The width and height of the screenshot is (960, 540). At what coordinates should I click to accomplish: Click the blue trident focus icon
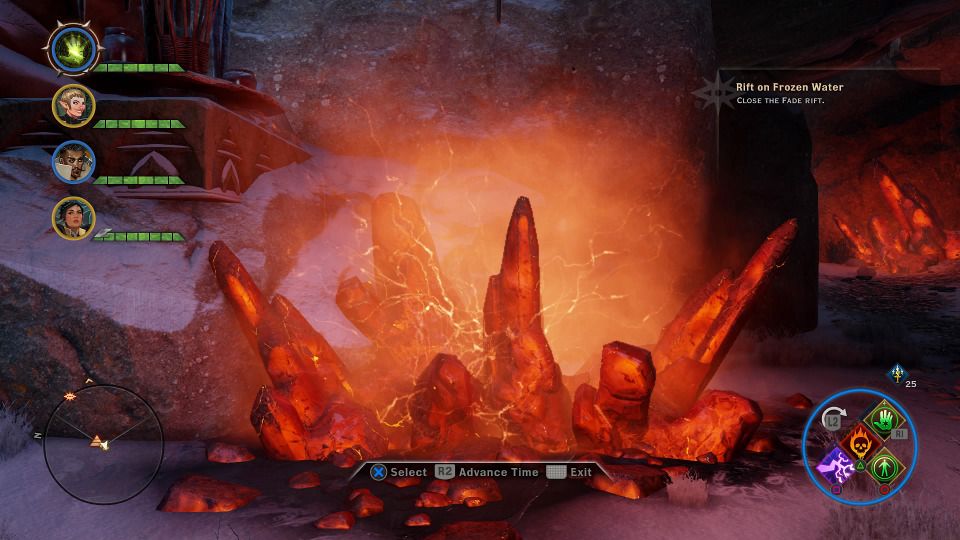click(x=896, y=373)
